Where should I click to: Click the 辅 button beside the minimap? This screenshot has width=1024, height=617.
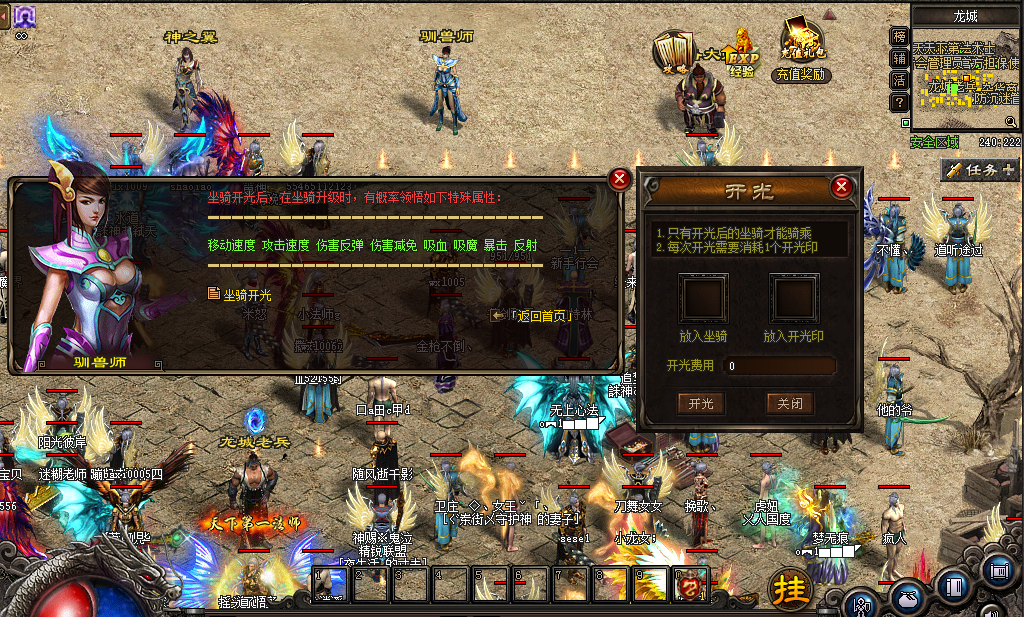tap(899, 58)
